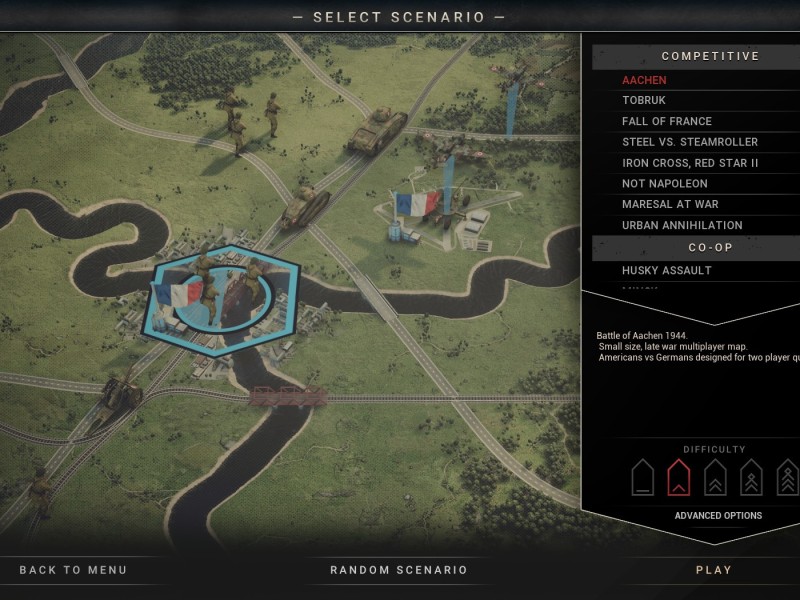The width and height of the screenshot is (800, 600).
Task: Set difficulty to the single-chevron rank
Action: coord(678,477)
